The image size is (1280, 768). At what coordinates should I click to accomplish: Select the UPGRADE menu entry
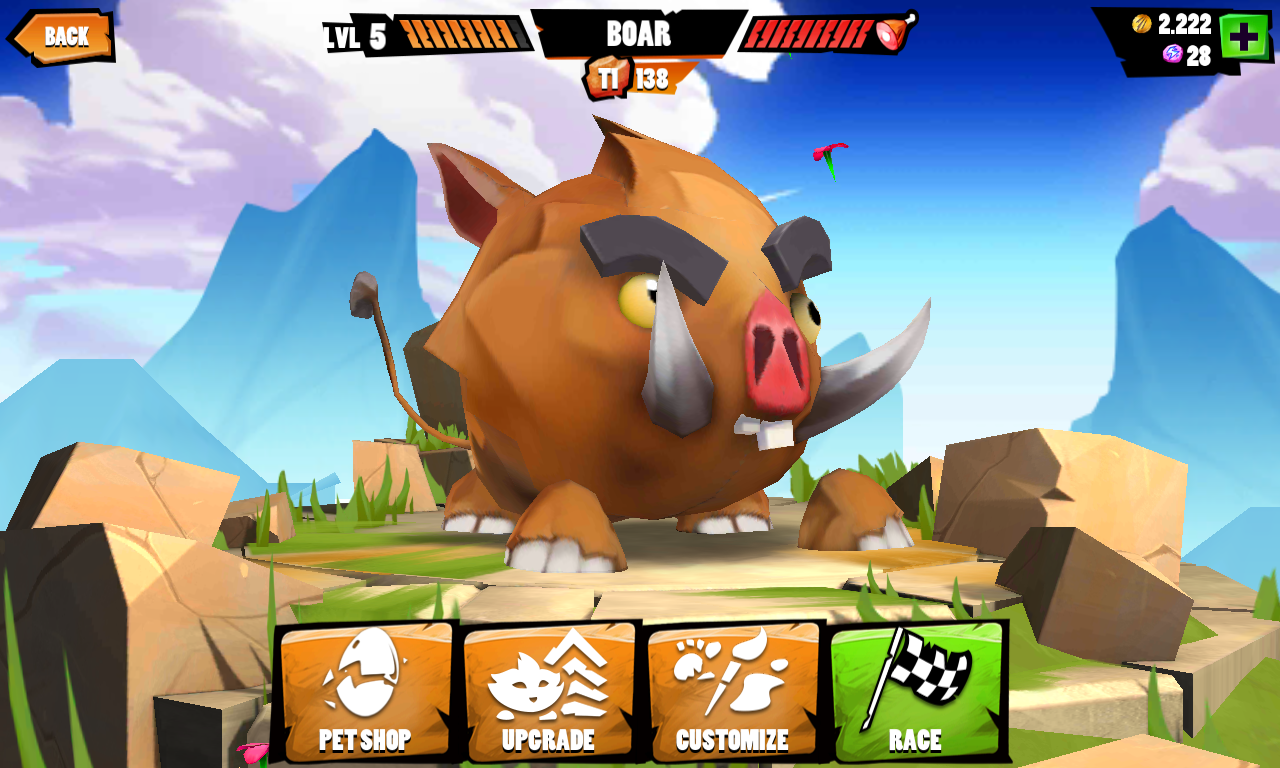(x=548, y=738)
